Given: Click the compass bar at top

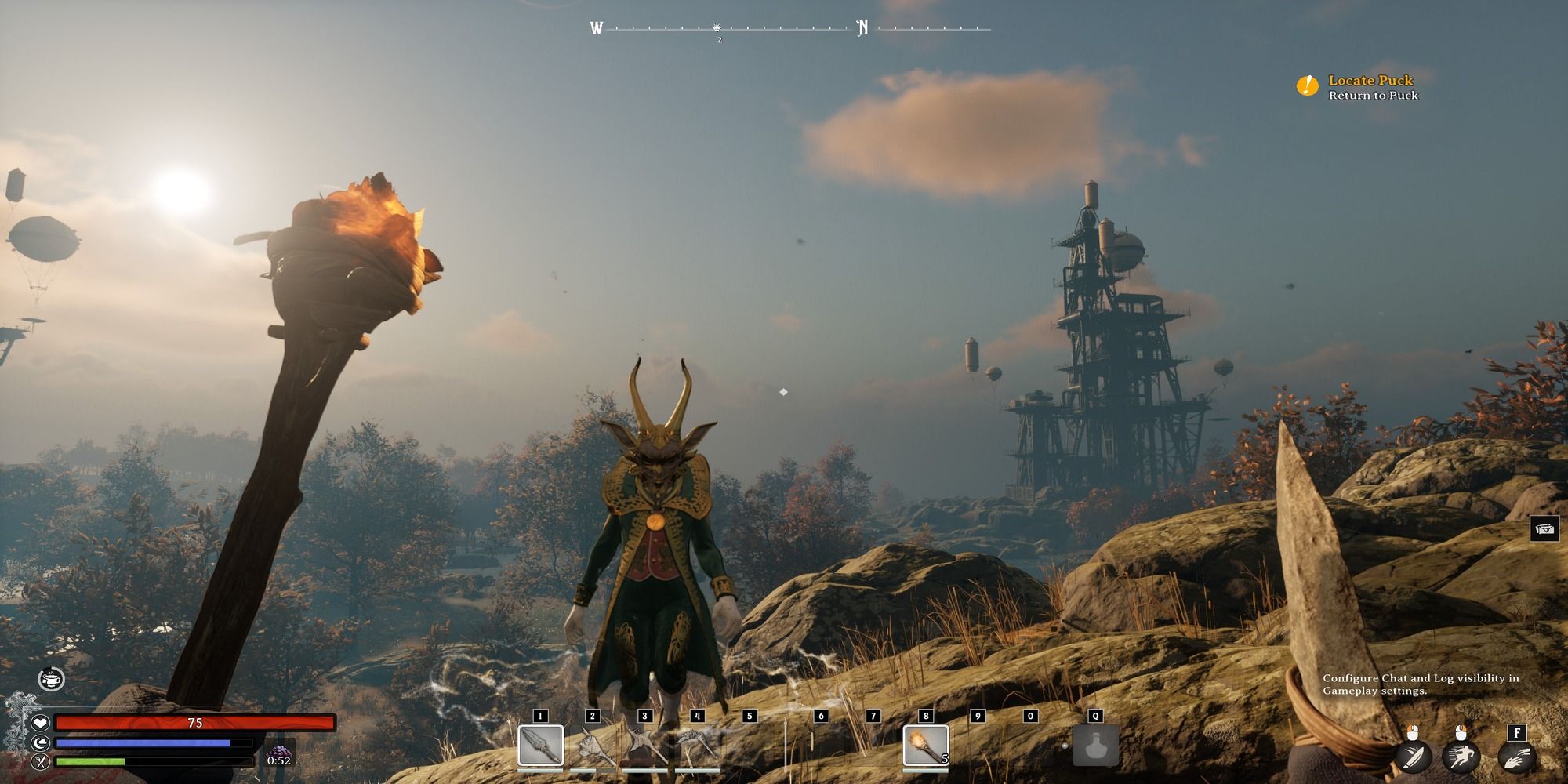Looking at the screenshot, I should [x=790, y=30].
